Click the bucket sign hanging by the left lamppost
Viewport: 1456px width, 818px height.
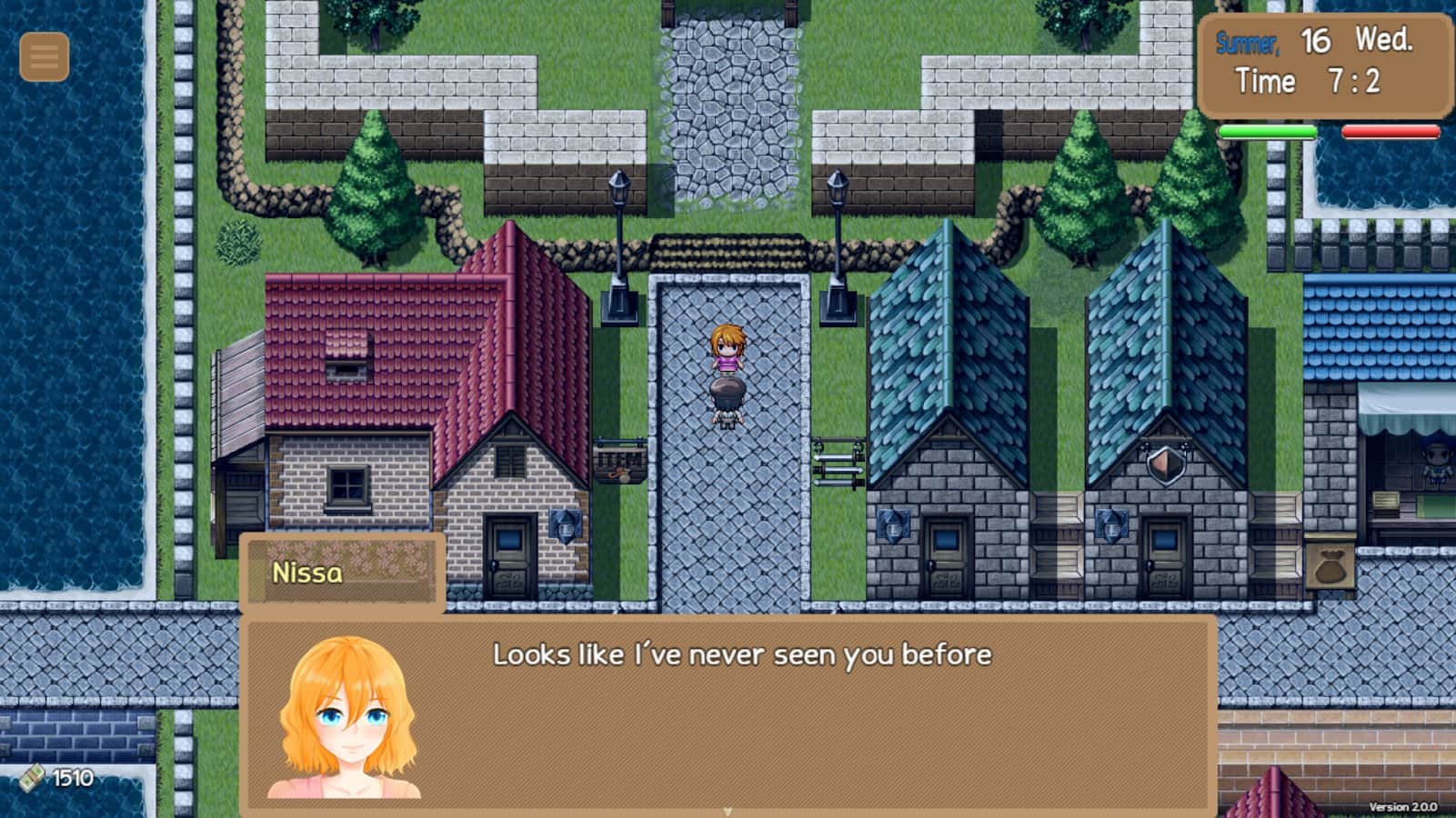(618, 464)
